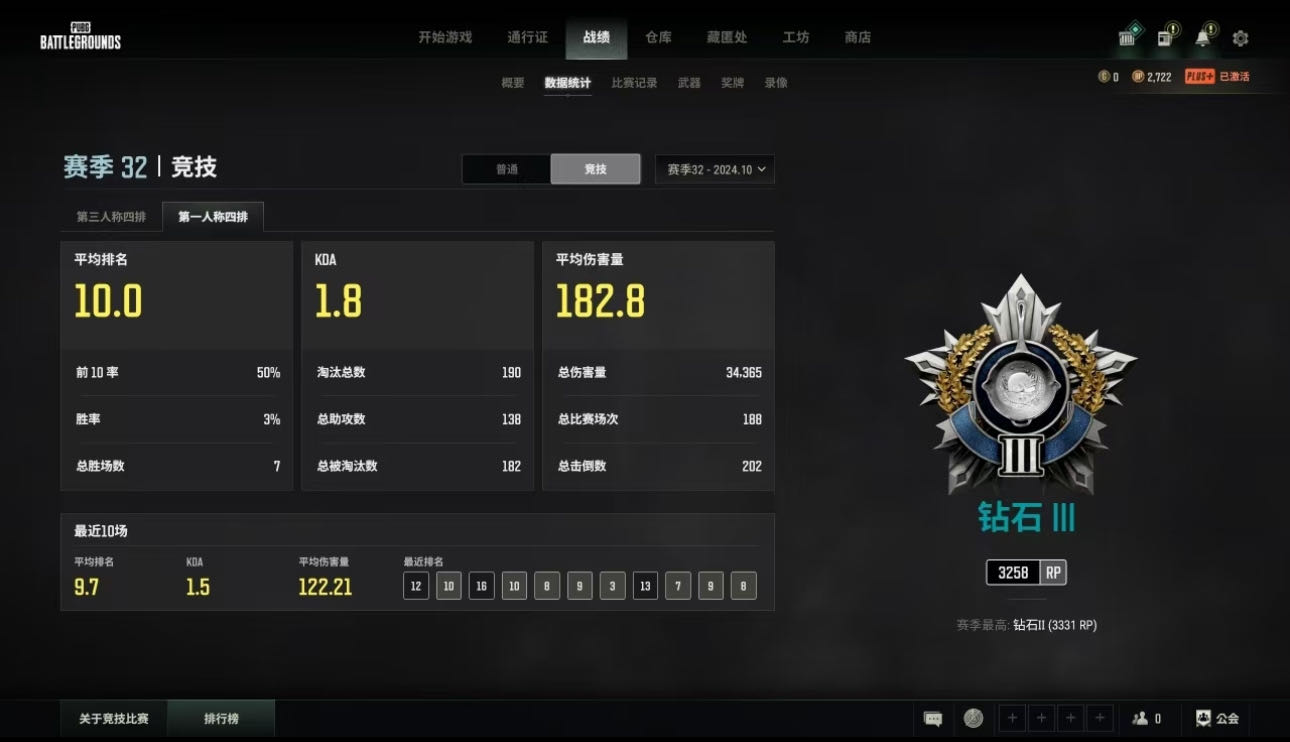Go to the 通行证 page

click(x=527, y=37)
